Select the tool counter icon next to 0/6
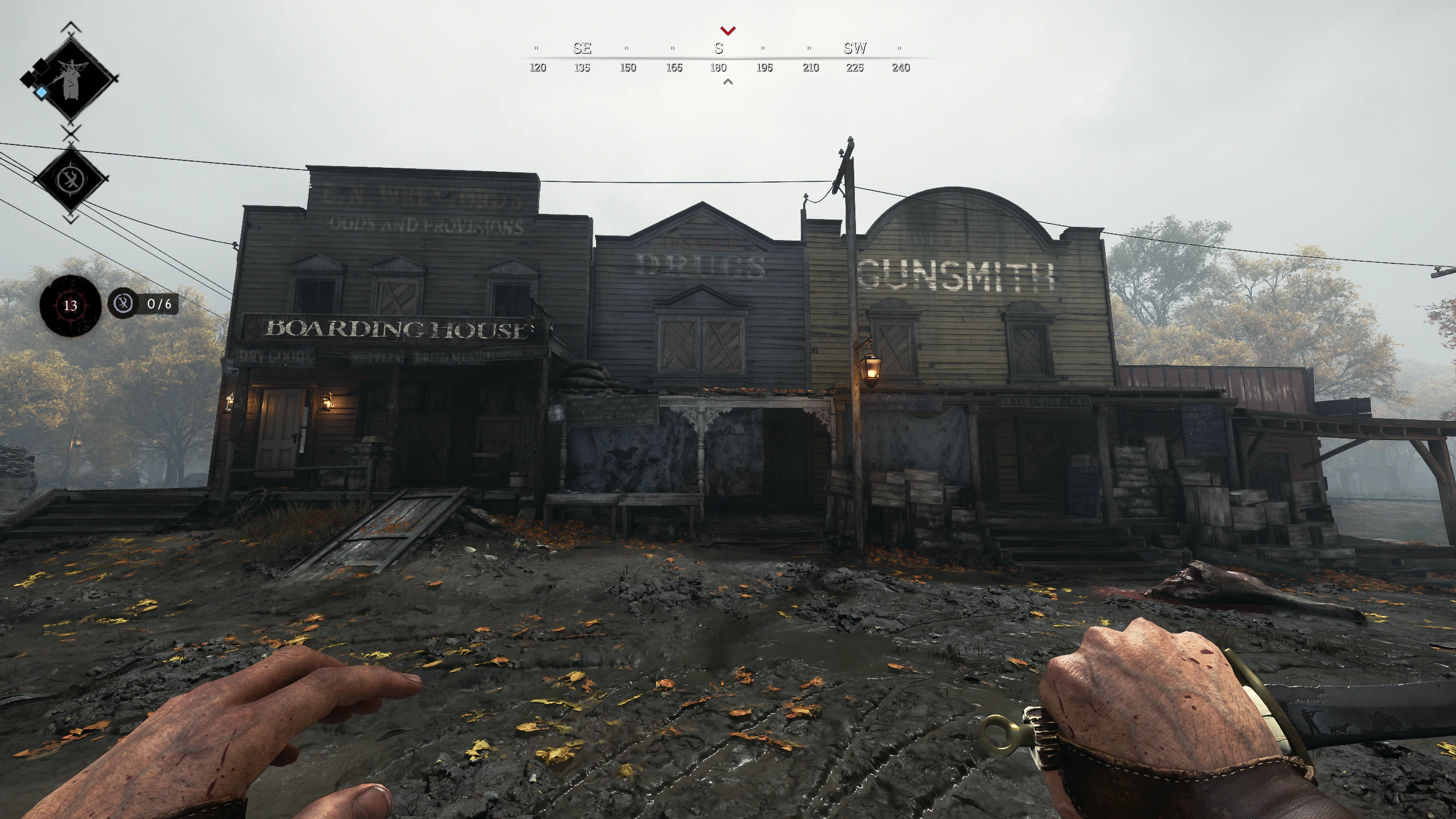The width and height of the screenshot is (1456, 819). point(123,304)
